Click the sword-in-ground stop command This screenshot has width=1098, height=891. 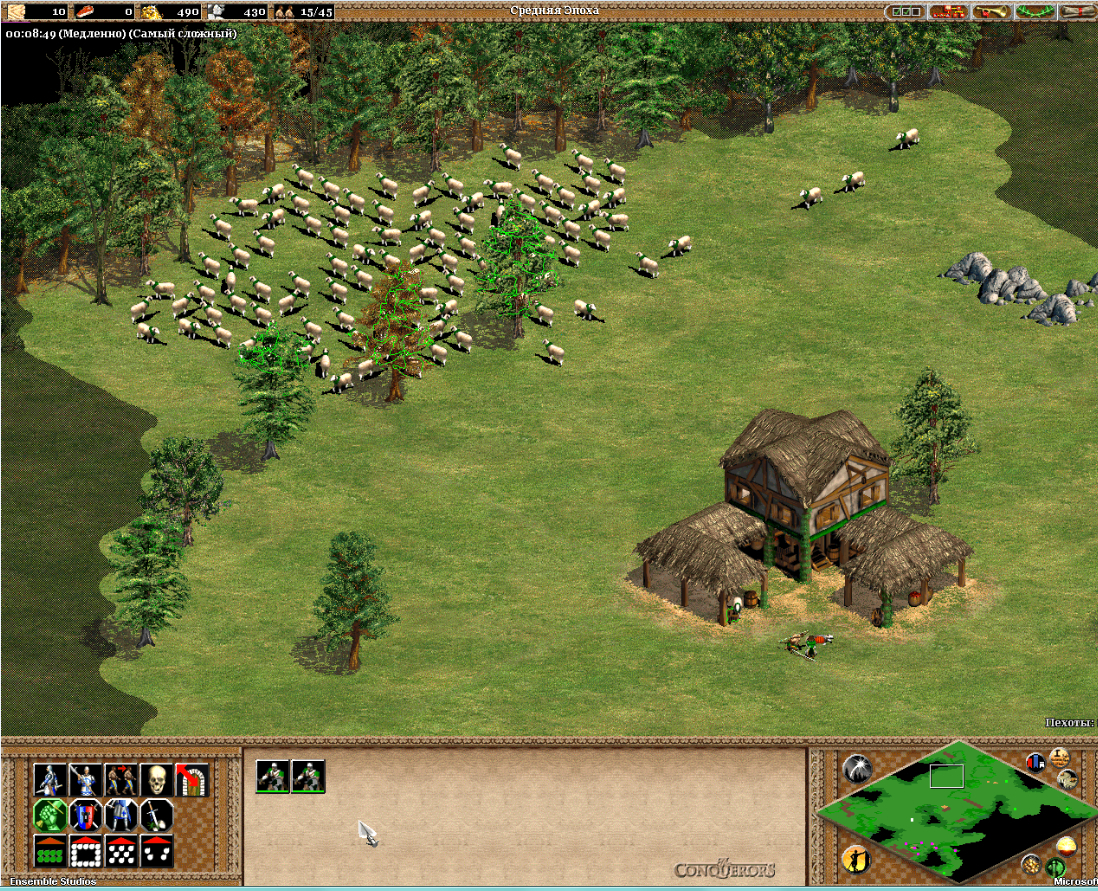[x=156, y=815]
